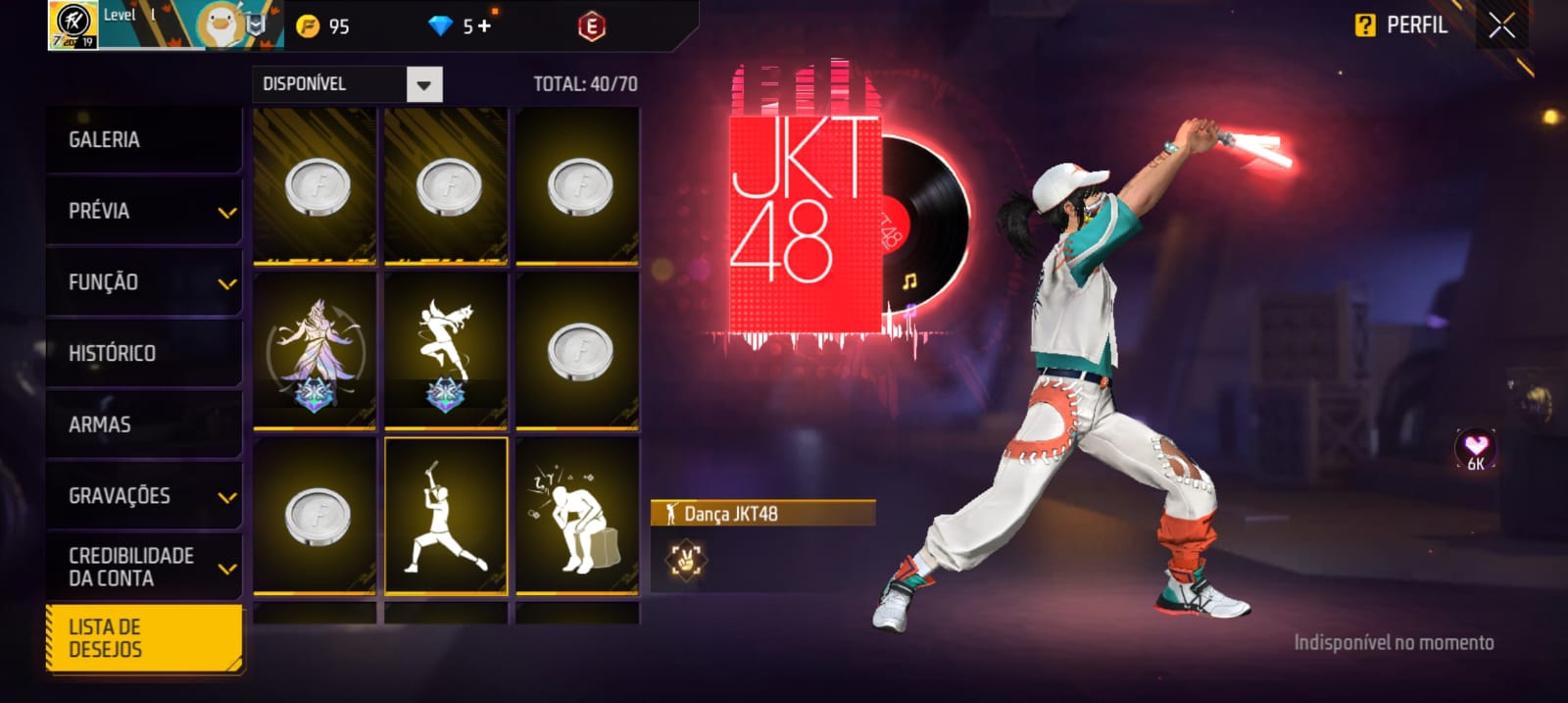Screen dimensions: 1568x703
Task: Click the gold coin currency icon
Action: click(x=308, y=26)
